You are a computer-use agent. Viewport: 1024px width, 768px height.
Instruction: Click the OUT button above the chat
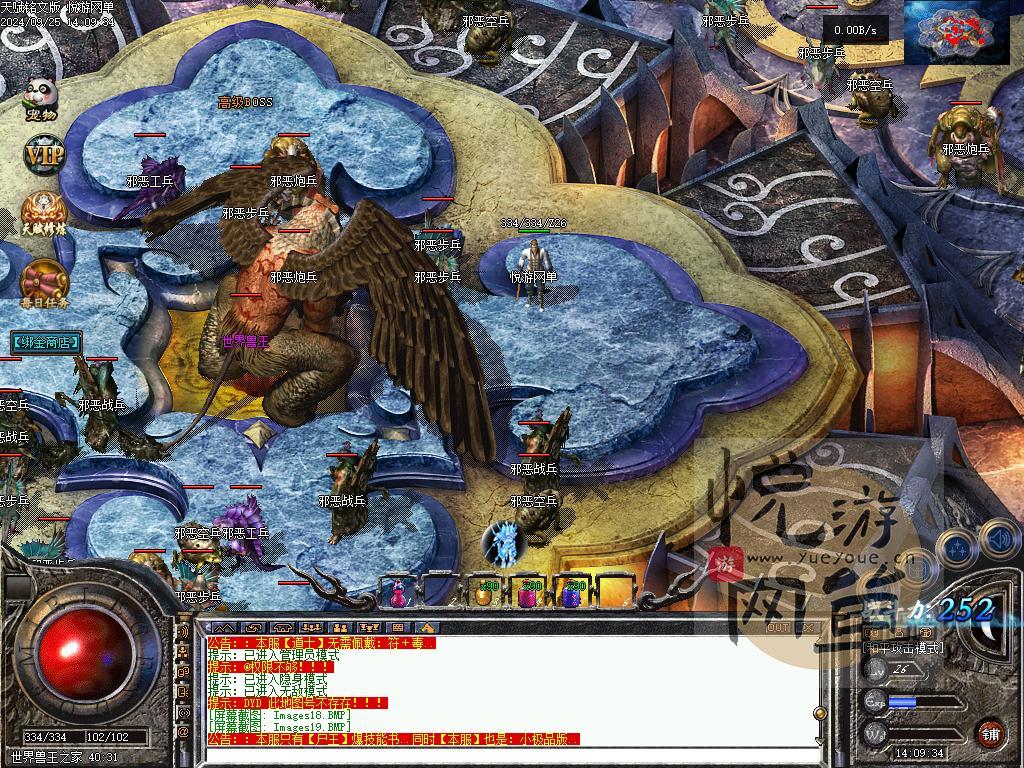tap(777, 628)
